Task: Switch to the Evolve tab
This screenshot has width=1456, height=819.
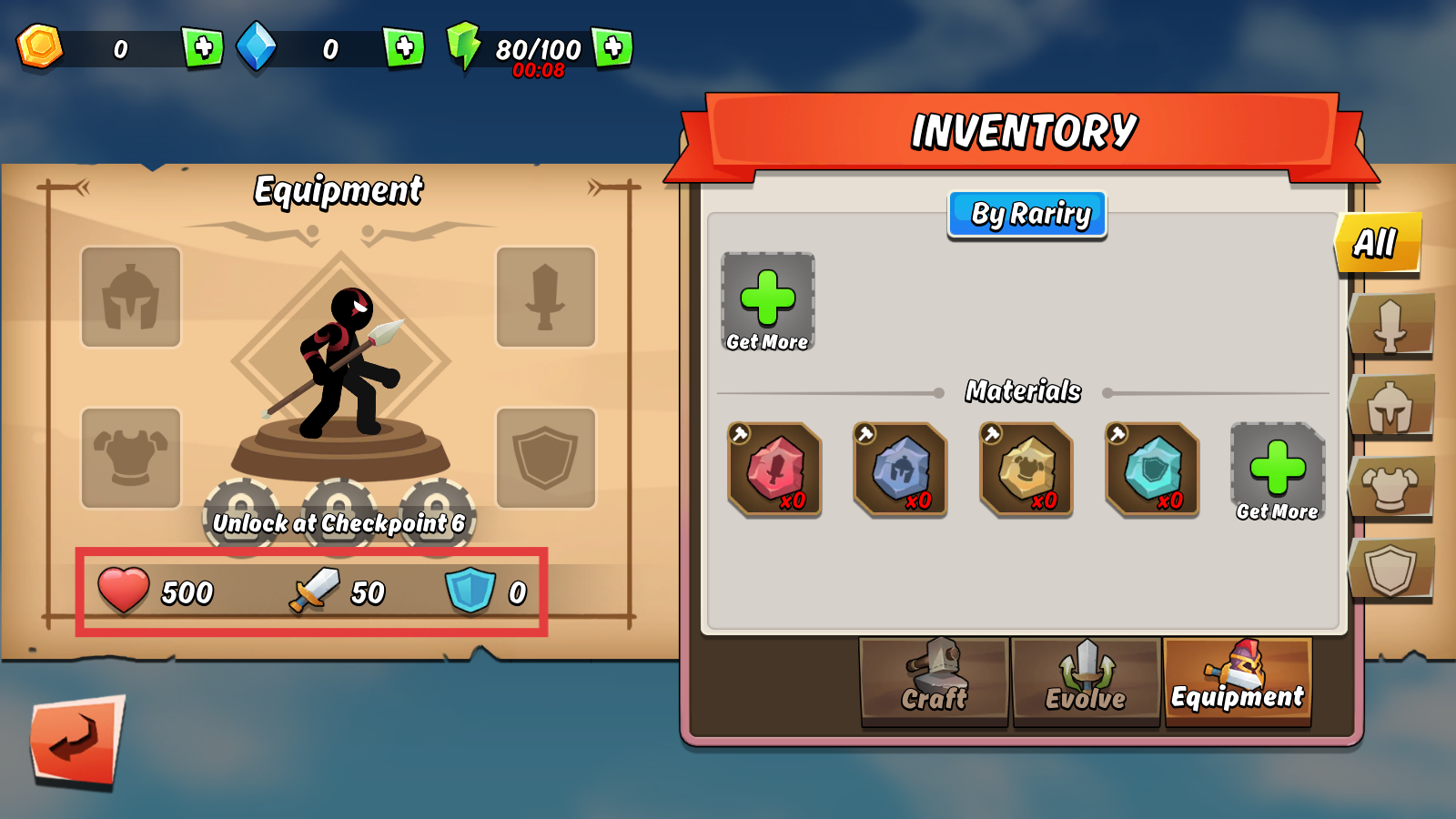Action: pos(1086,681)
